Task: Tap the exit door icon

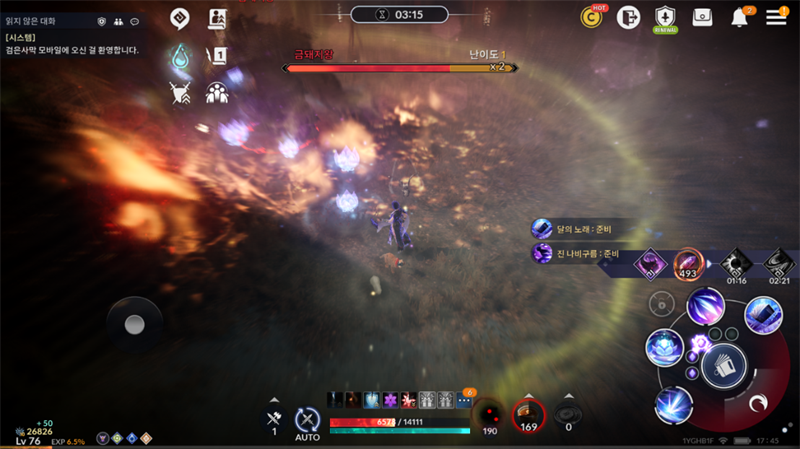Action: [629, 17]
